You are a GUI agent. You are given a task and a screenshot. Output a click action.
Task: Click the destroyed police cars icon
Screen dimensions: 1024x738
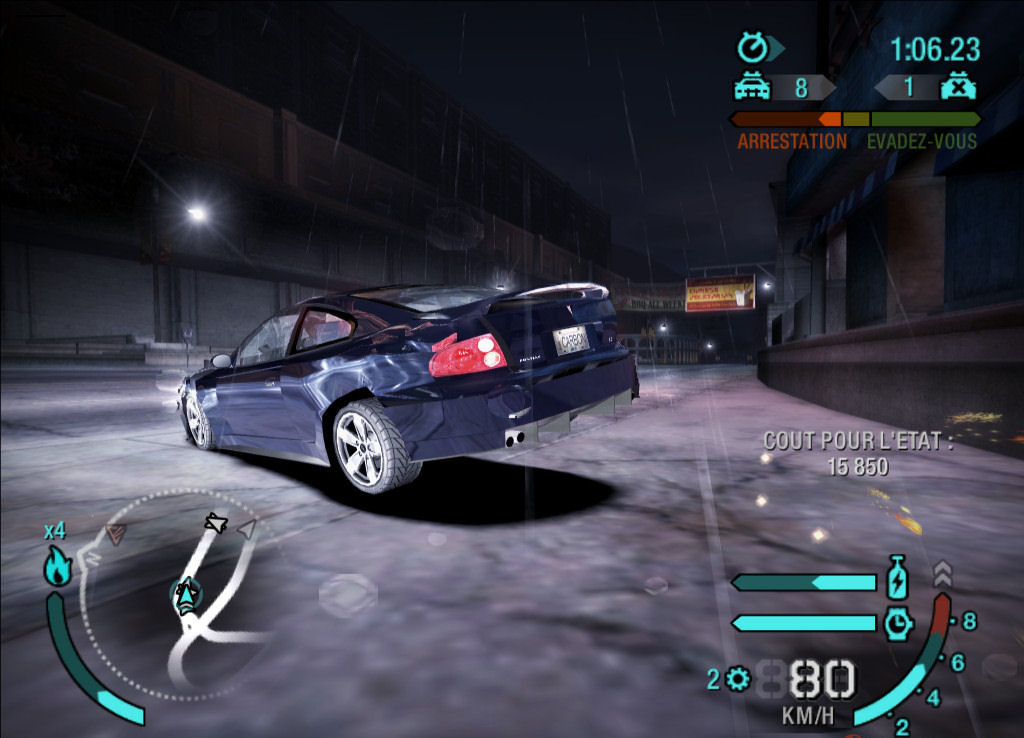click(957, 87)
